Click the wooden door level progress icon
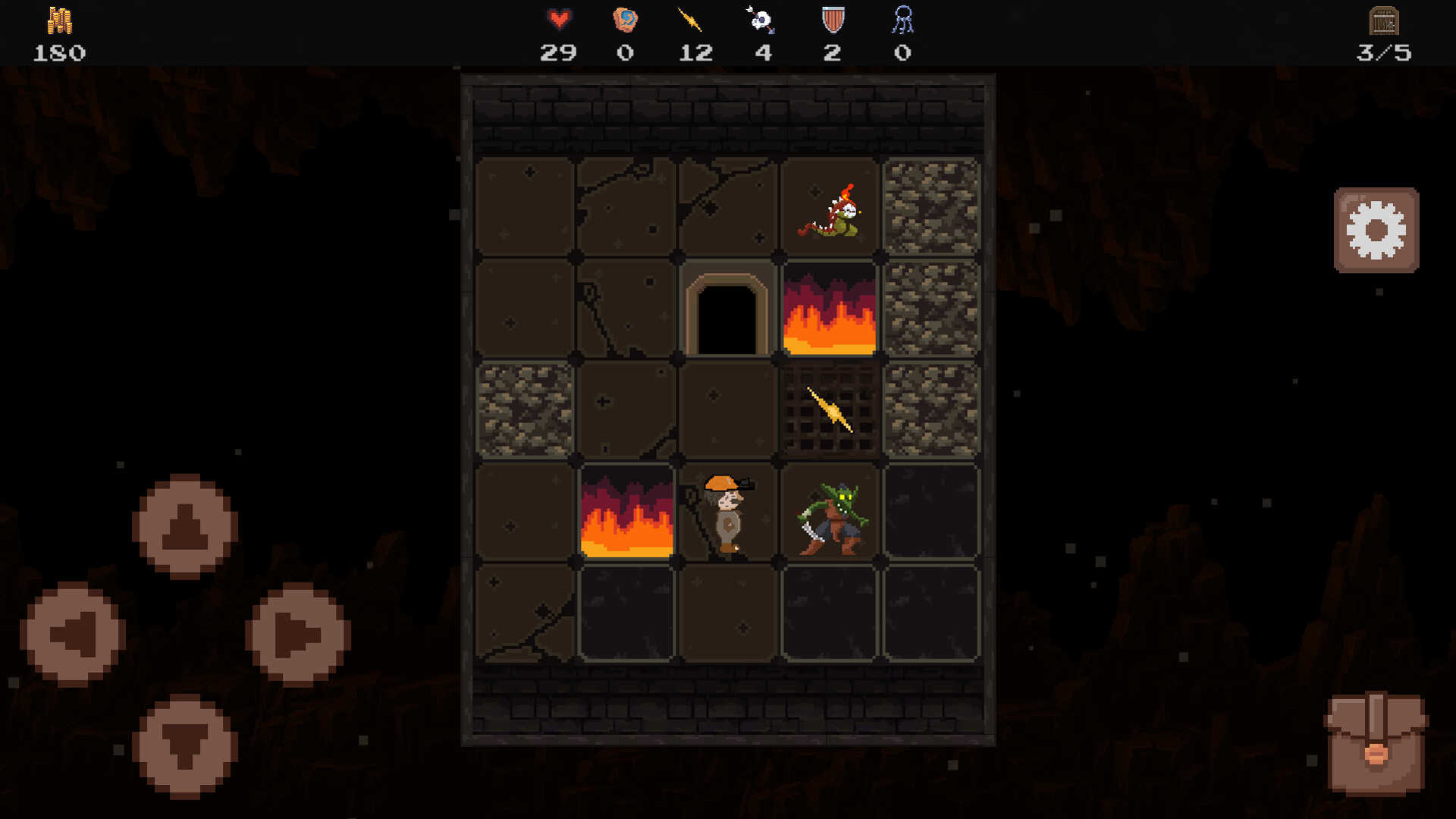 click(1385, 21)
